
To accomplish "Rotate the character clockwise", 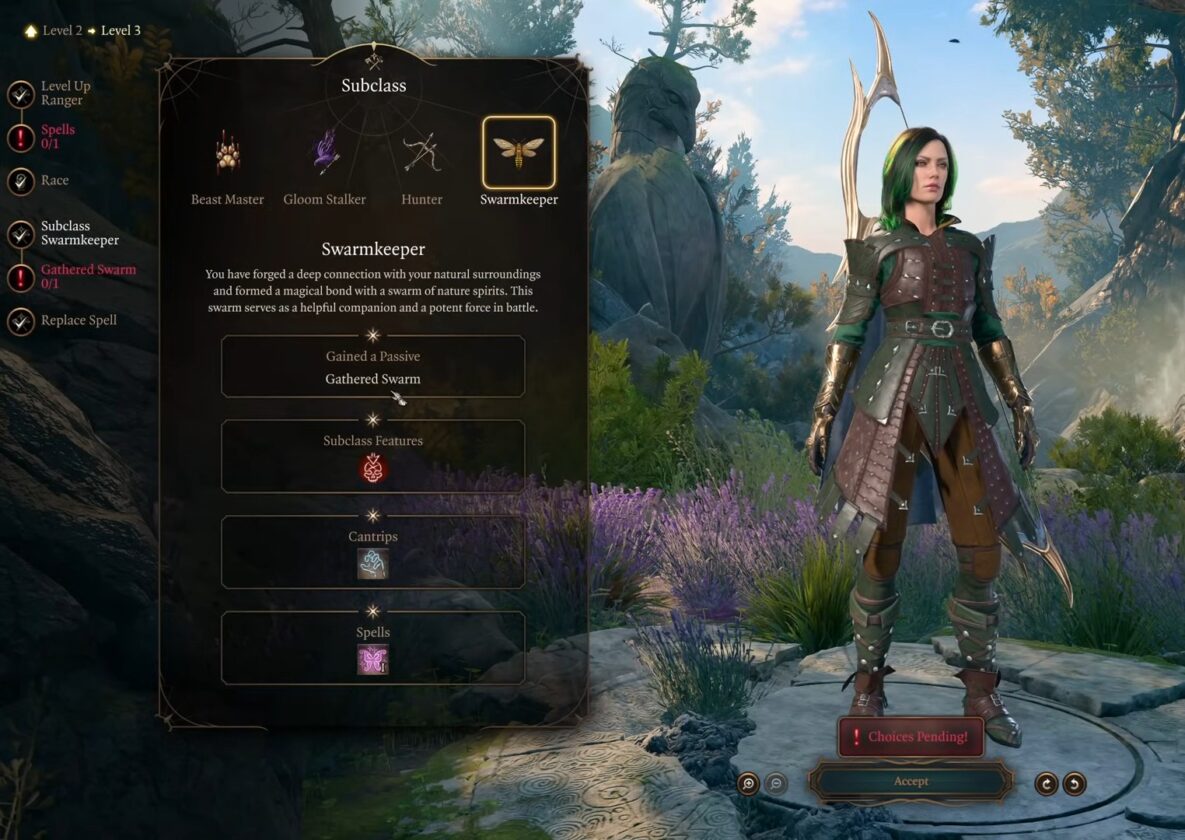I will pyautogui.click(x=1046, y=783).
